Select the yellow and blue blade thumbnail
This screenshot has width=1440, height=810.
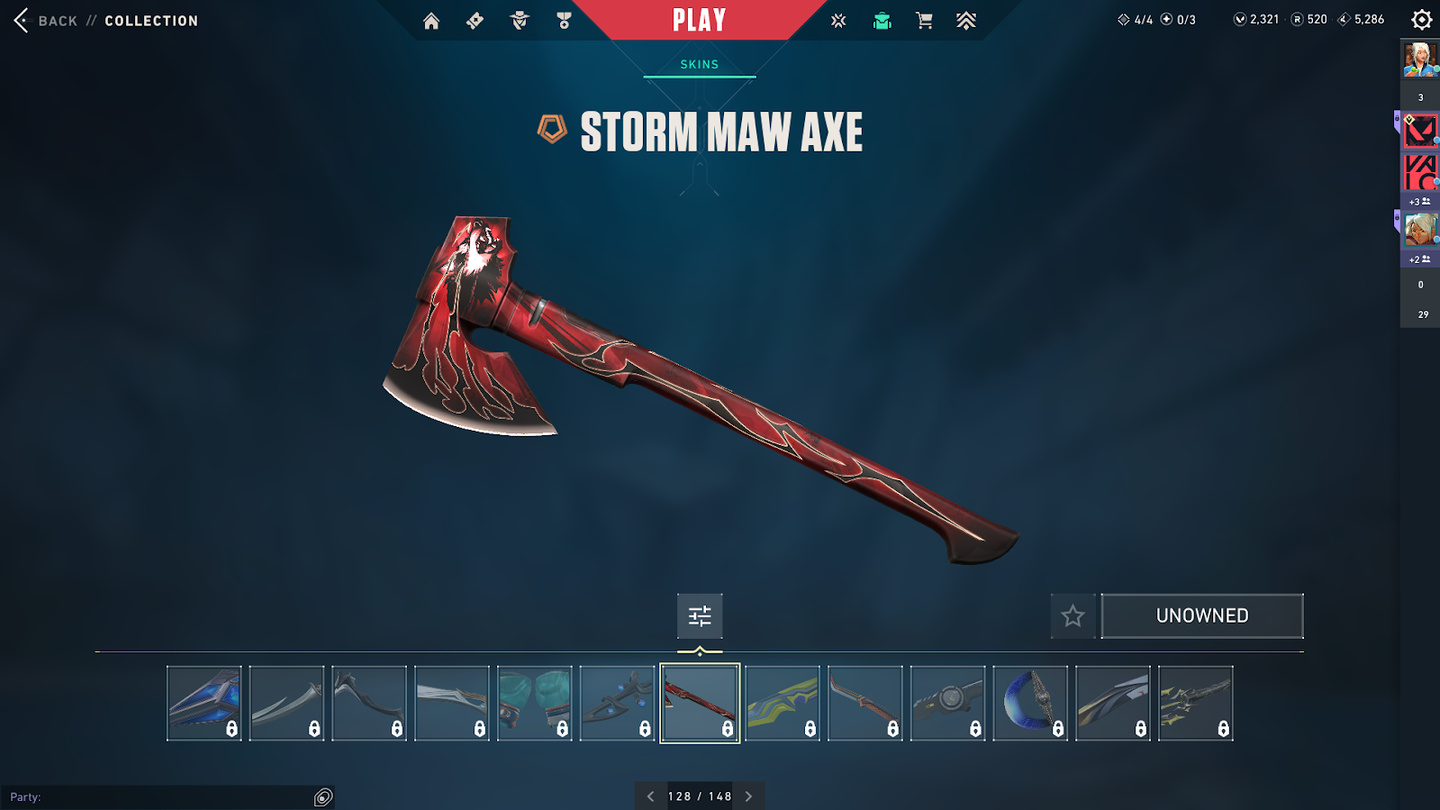(x=783, y=703)
